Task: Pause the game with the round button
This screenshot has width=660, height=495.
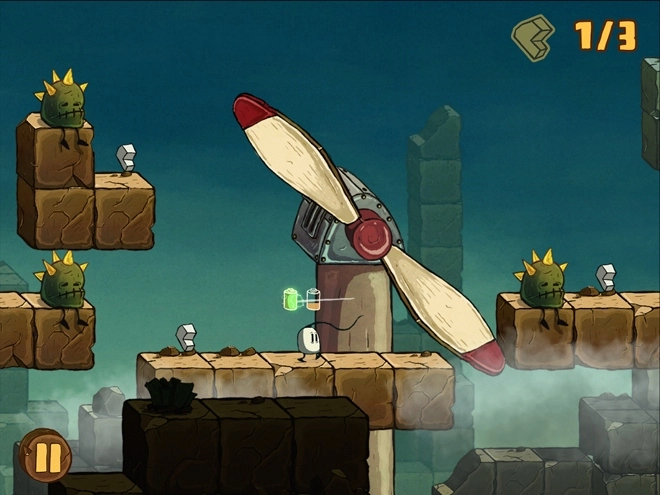Action: click(46, 456)
